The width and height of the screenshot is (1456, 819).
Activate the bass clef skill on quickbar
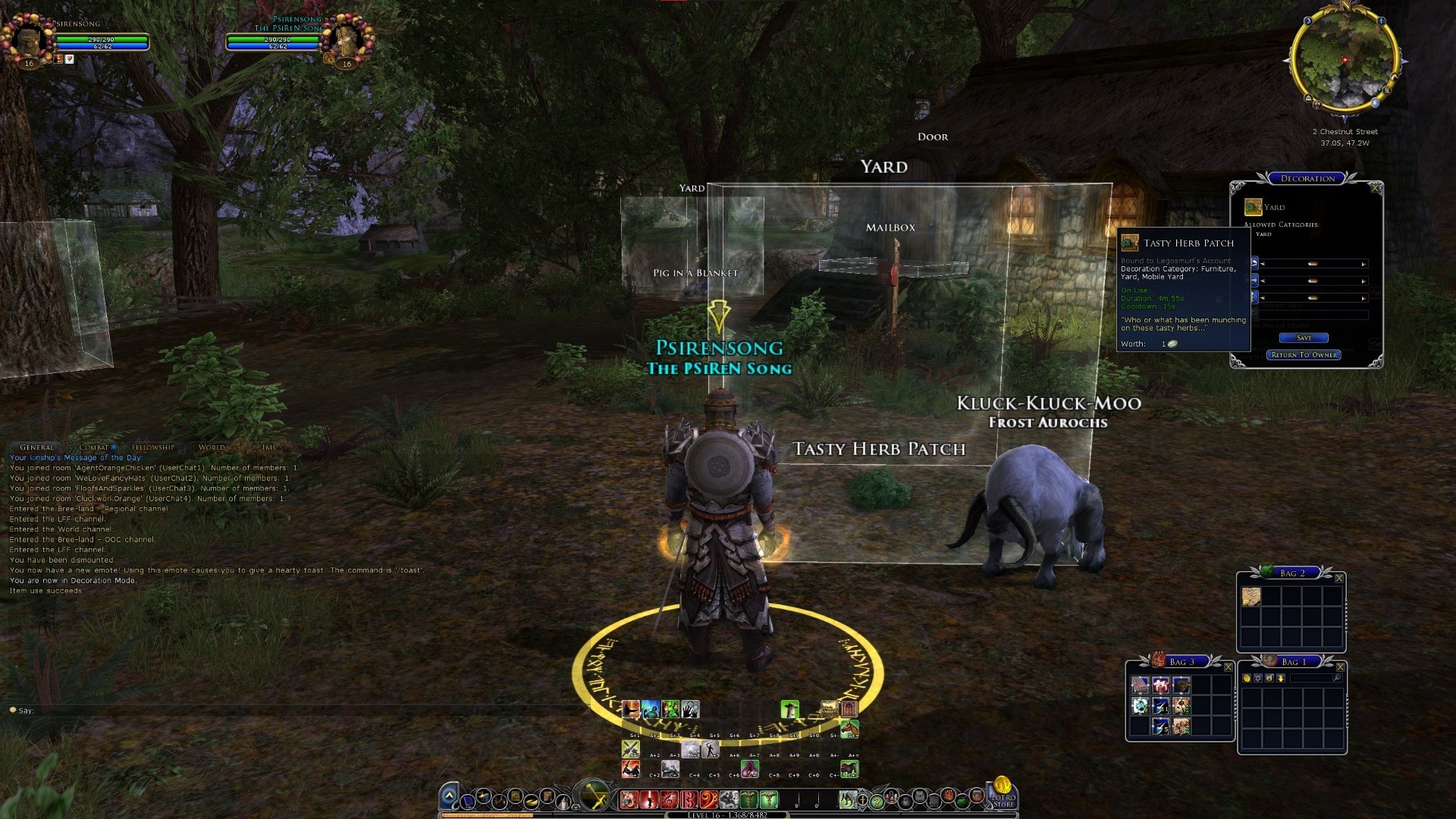tap(708, 799)
